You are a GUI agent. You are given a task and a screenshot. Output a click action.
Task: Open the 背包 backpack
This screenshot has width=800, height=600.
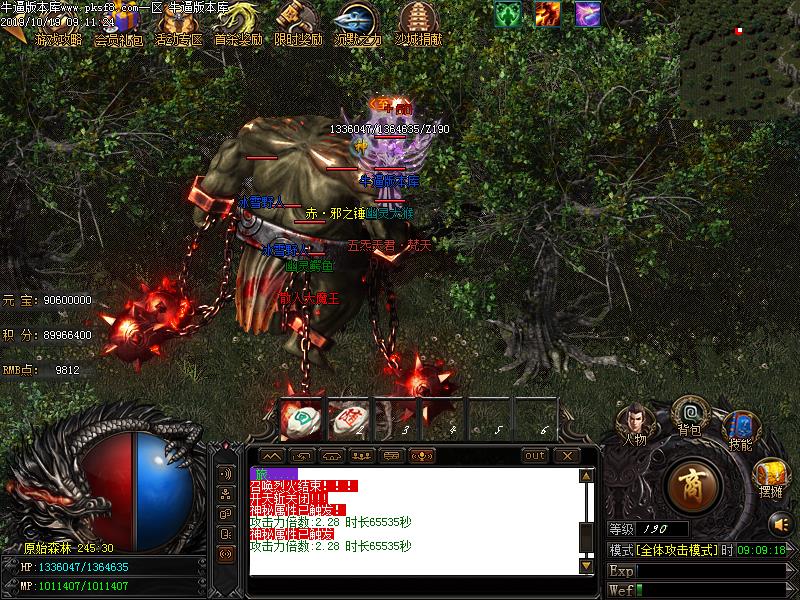coord(689,413)
